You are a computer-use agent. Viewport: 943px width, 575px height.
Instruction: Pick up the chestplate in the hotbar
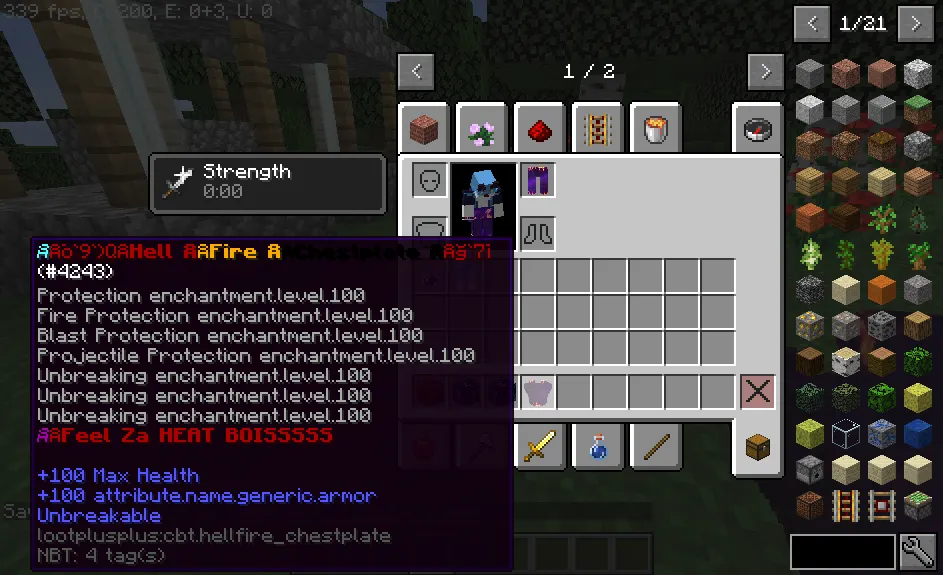point(538,392)
